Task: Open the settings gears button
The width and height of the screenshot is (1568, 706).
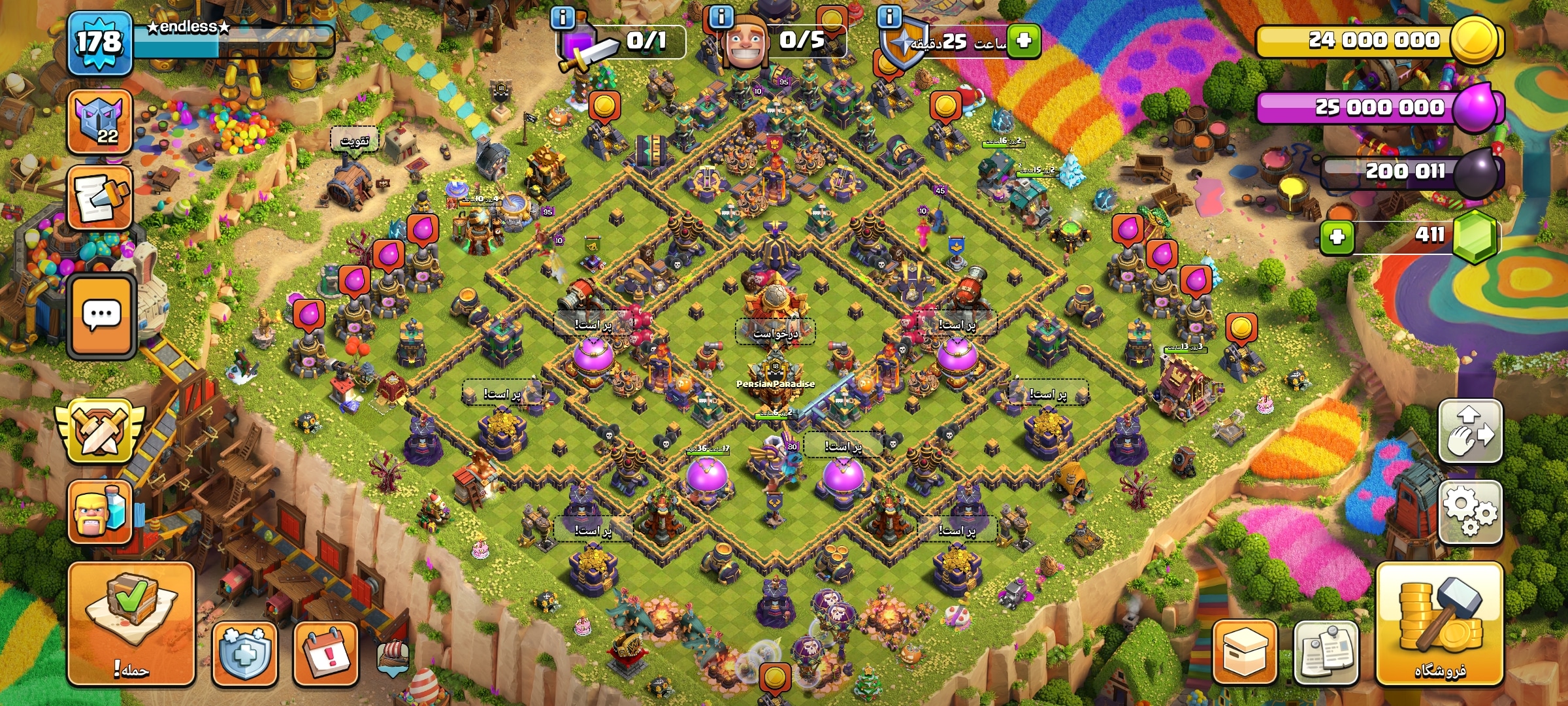Action: tap(1470, 512)
